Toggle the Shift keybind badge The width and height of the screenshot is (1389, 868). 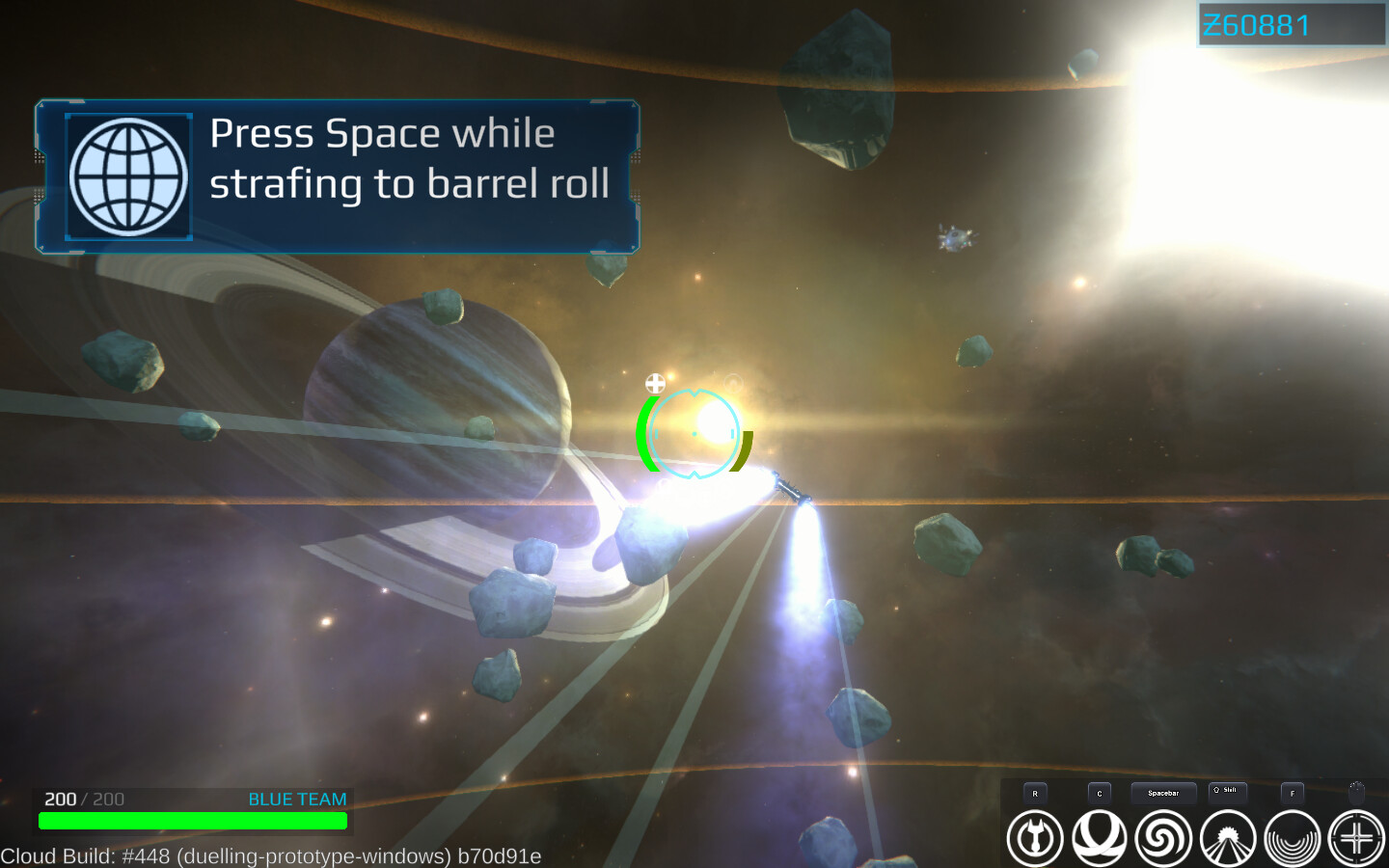[x=1227, y=791]
